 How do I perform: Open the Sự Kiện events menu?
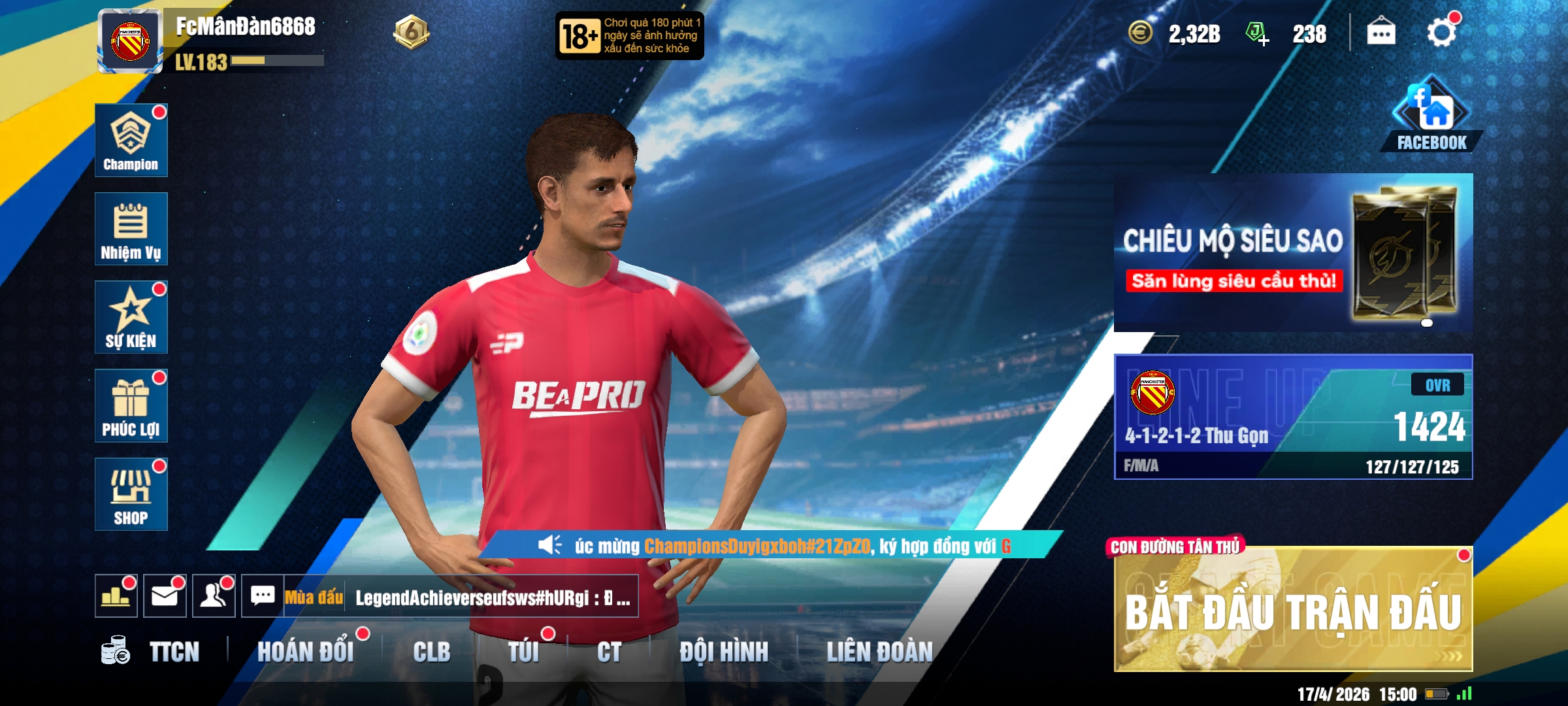[x=131, y=318]
